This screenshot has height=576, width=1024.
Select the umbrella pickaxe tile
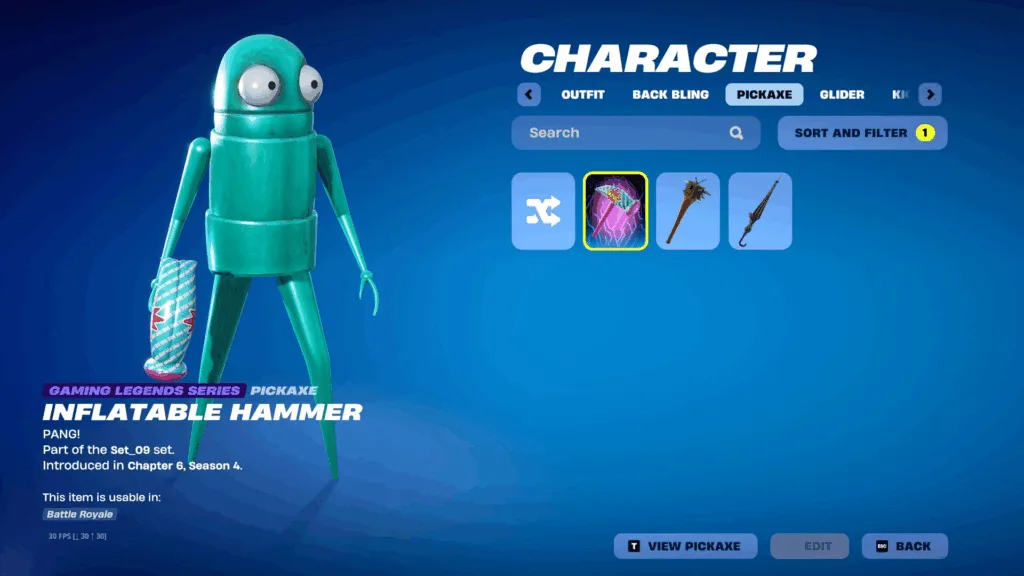(760, 211)
